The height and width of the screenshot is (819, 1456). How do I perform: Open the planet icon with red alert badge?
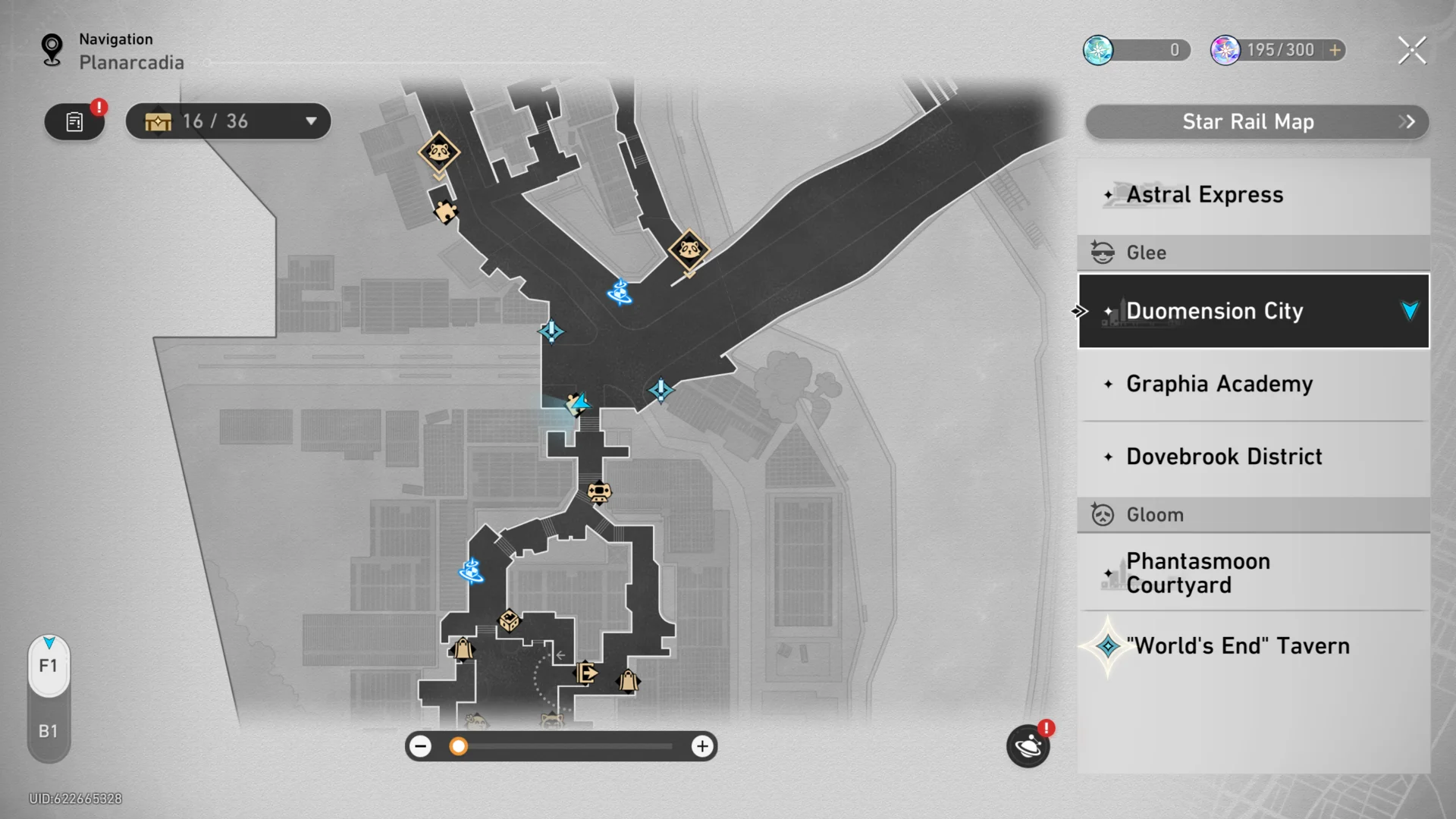(1028, 747)
